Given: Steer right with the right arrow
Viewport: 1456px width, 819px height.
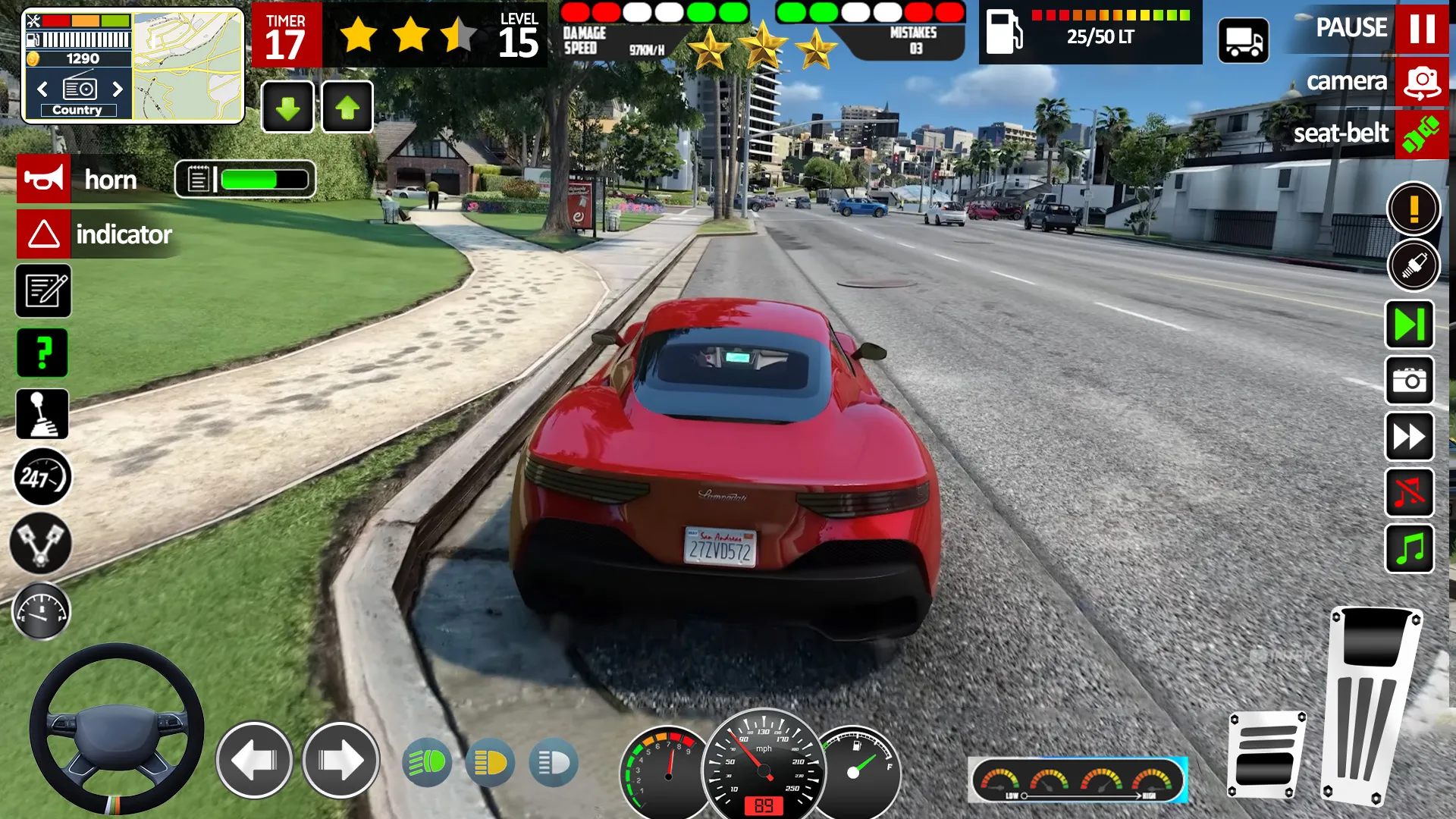Looking at the screenshot, I should (340, 760).
